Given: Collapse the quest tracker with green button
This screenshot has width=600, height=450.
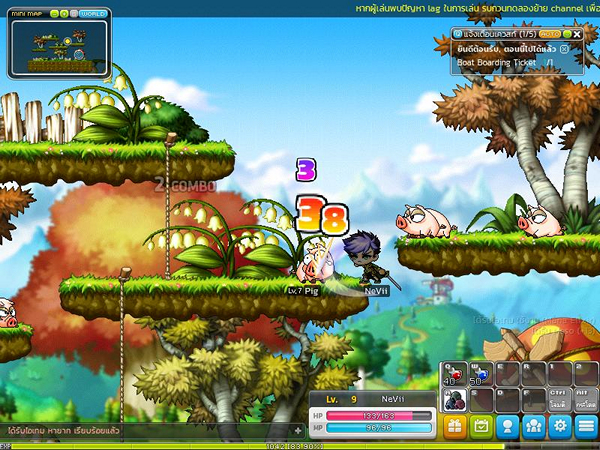Looking at the screenshot, I should pos(565,34).
